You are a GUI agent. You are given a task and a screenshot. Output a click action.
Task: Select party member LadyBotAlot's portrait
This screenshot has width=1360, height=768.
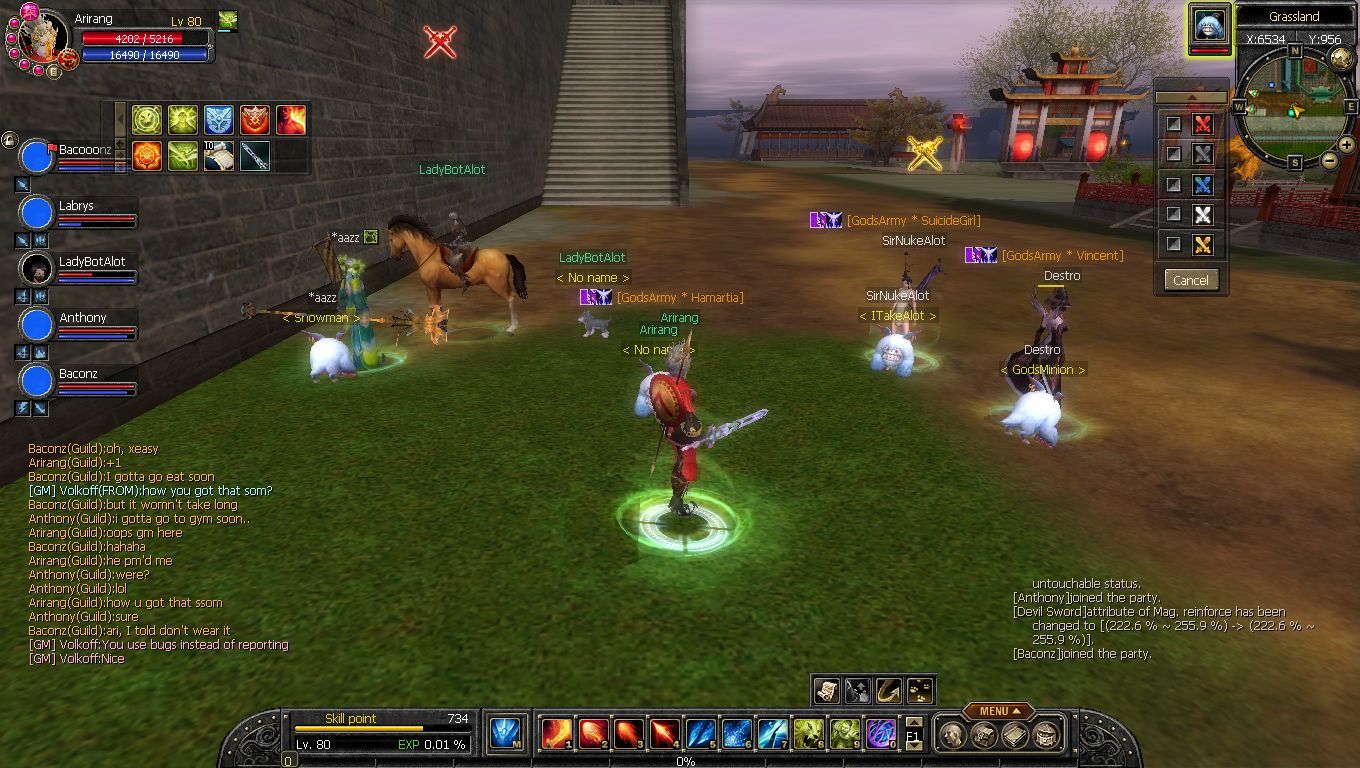[x=37, y=269]
